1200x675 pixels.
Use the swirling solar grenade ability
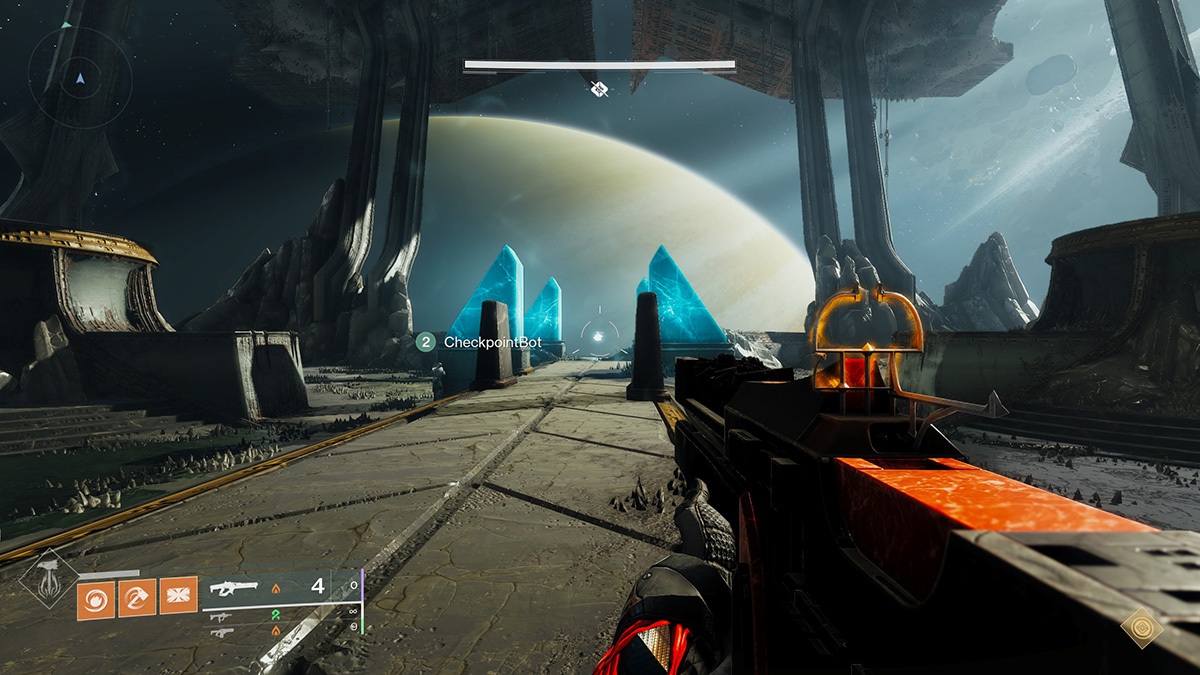pyautogui.click(x=96, y=600)
